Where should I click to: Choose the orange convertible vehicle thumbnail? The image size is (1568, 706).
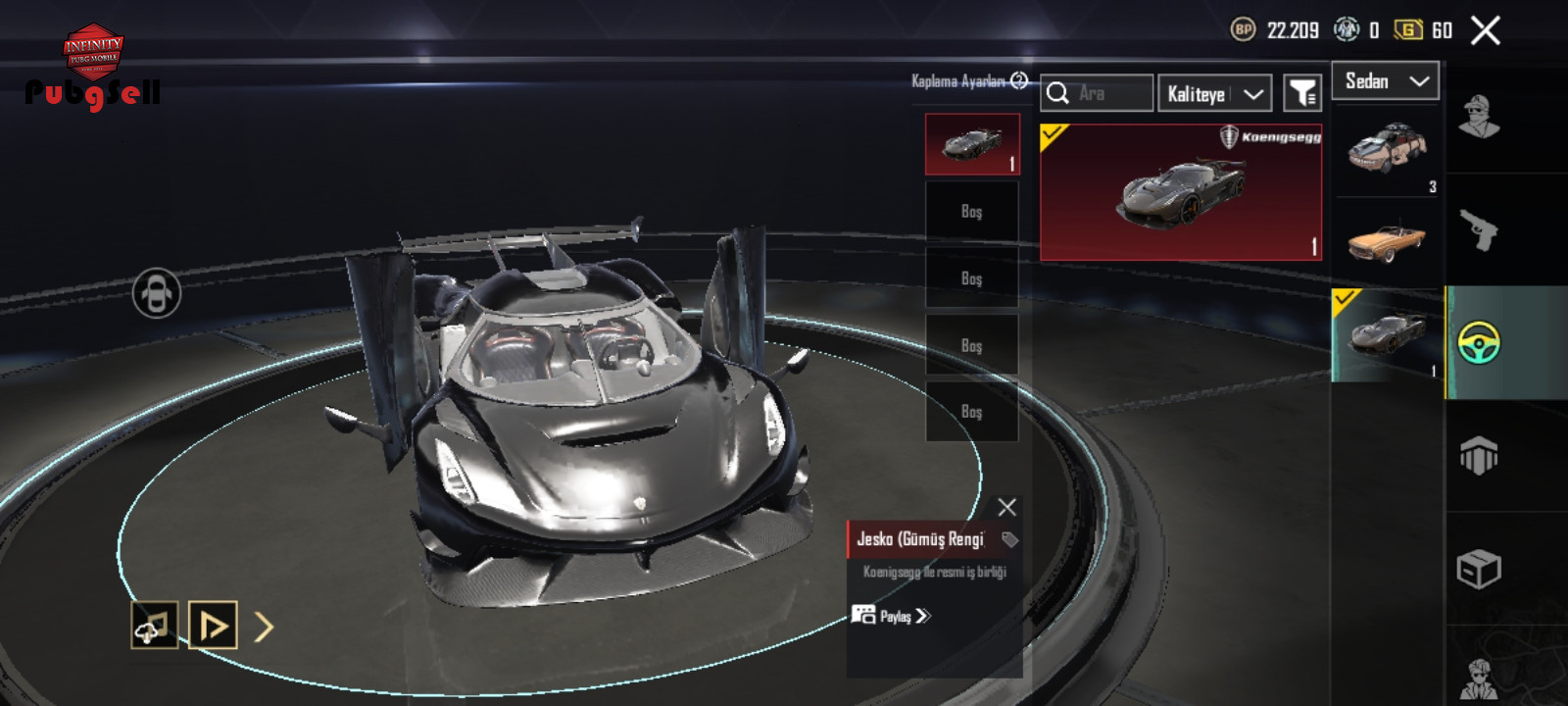coord(1386,241)
